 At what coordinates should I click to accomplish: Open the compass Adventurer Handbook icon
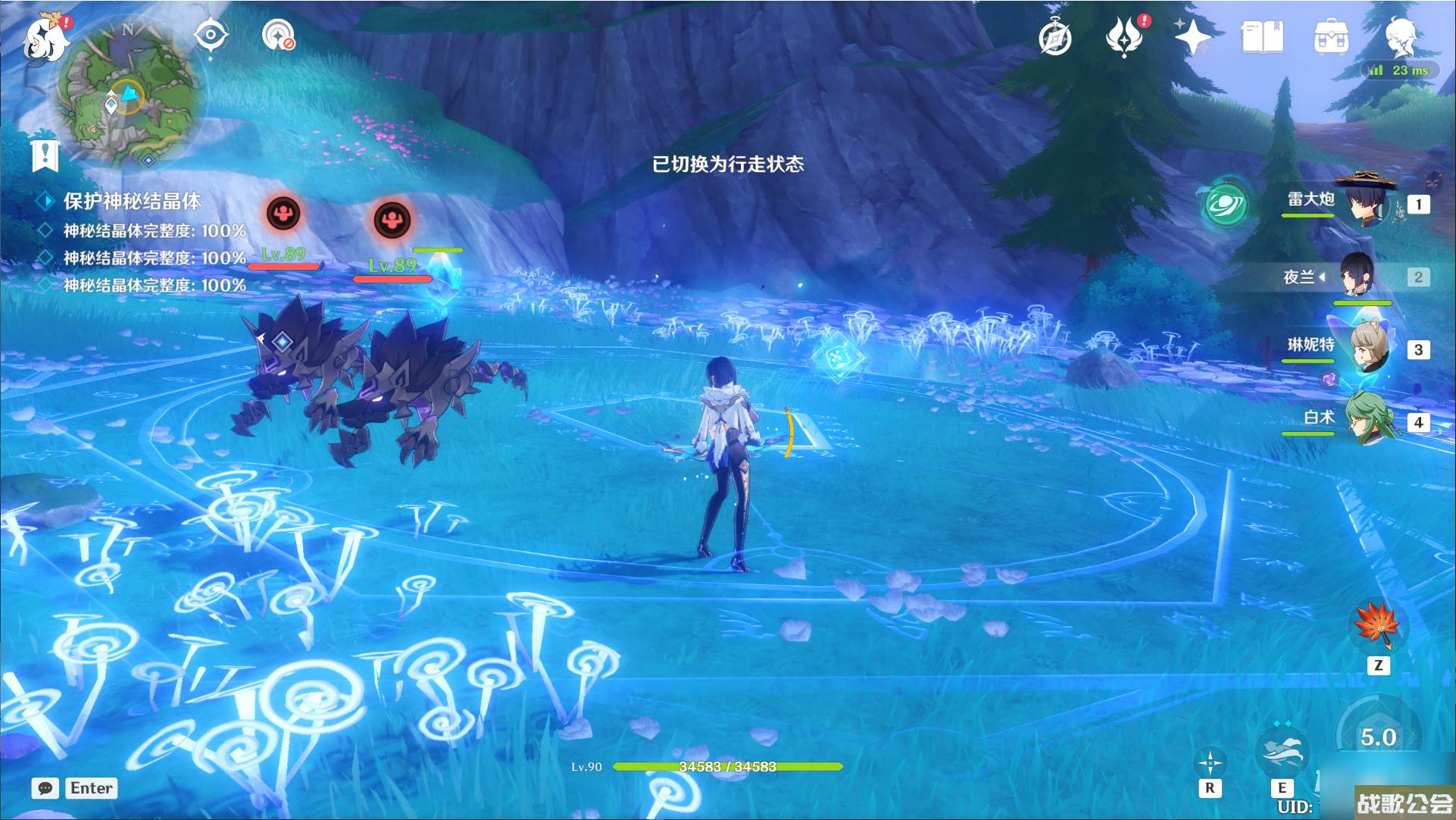(1055, 38)
